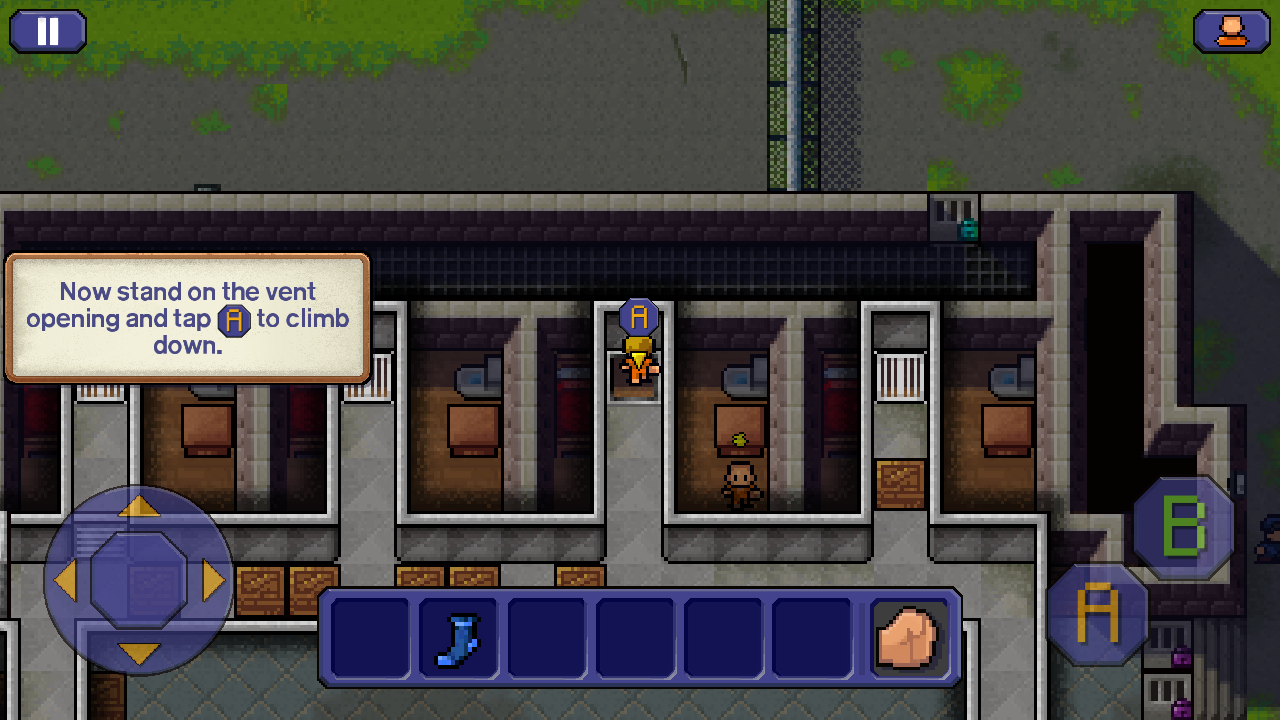Screen dimensions: 1280x720
Task: Tap the empty slot right of the sock
Action: click(546, 637)
